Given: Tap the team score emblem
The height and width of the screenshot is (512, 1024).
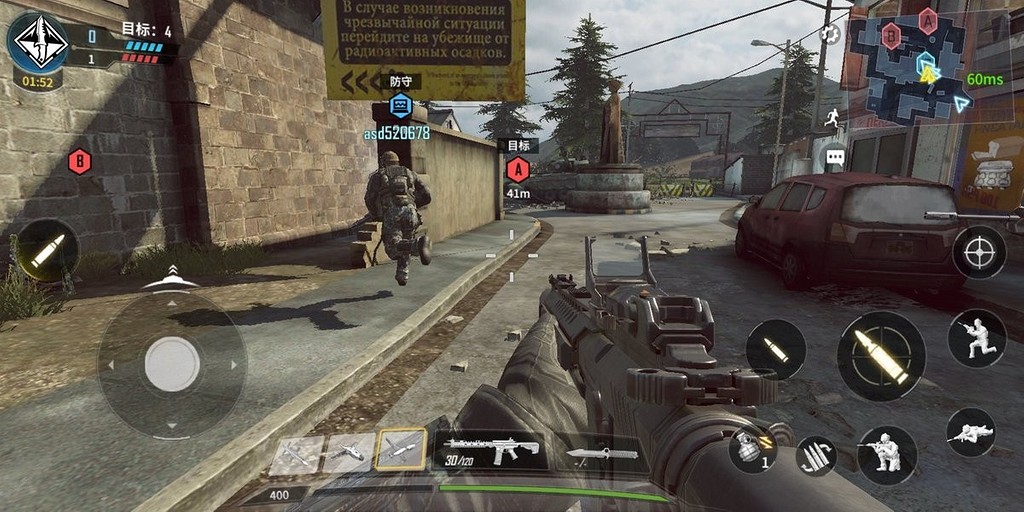Looking at the screenshot, I should pyautogui.click(x=37, y=42).
